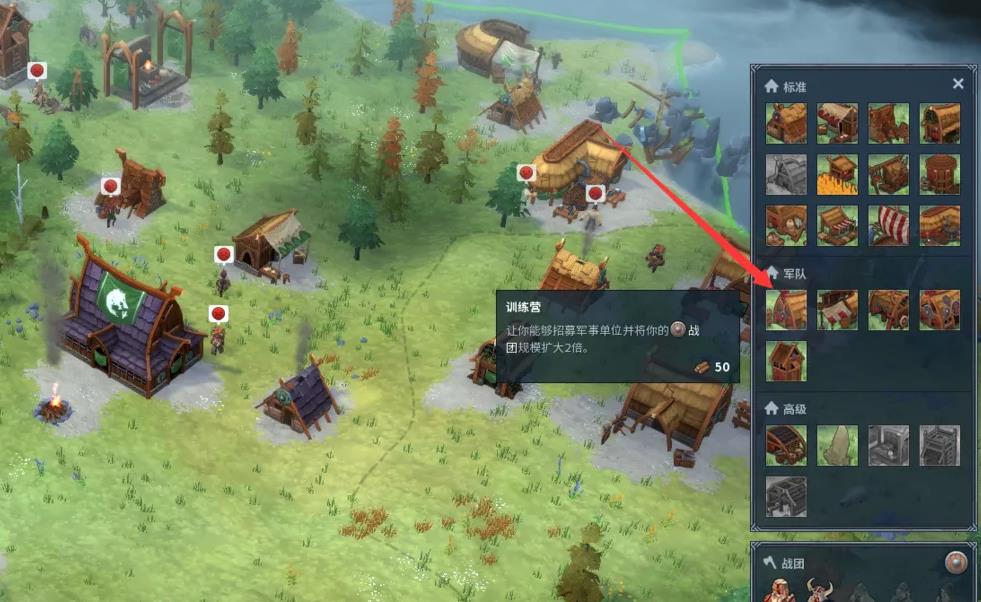The width and height of the screenshot is (981, 602).
Task: Choose the striped-sail longship dock building
Action: 888,225
